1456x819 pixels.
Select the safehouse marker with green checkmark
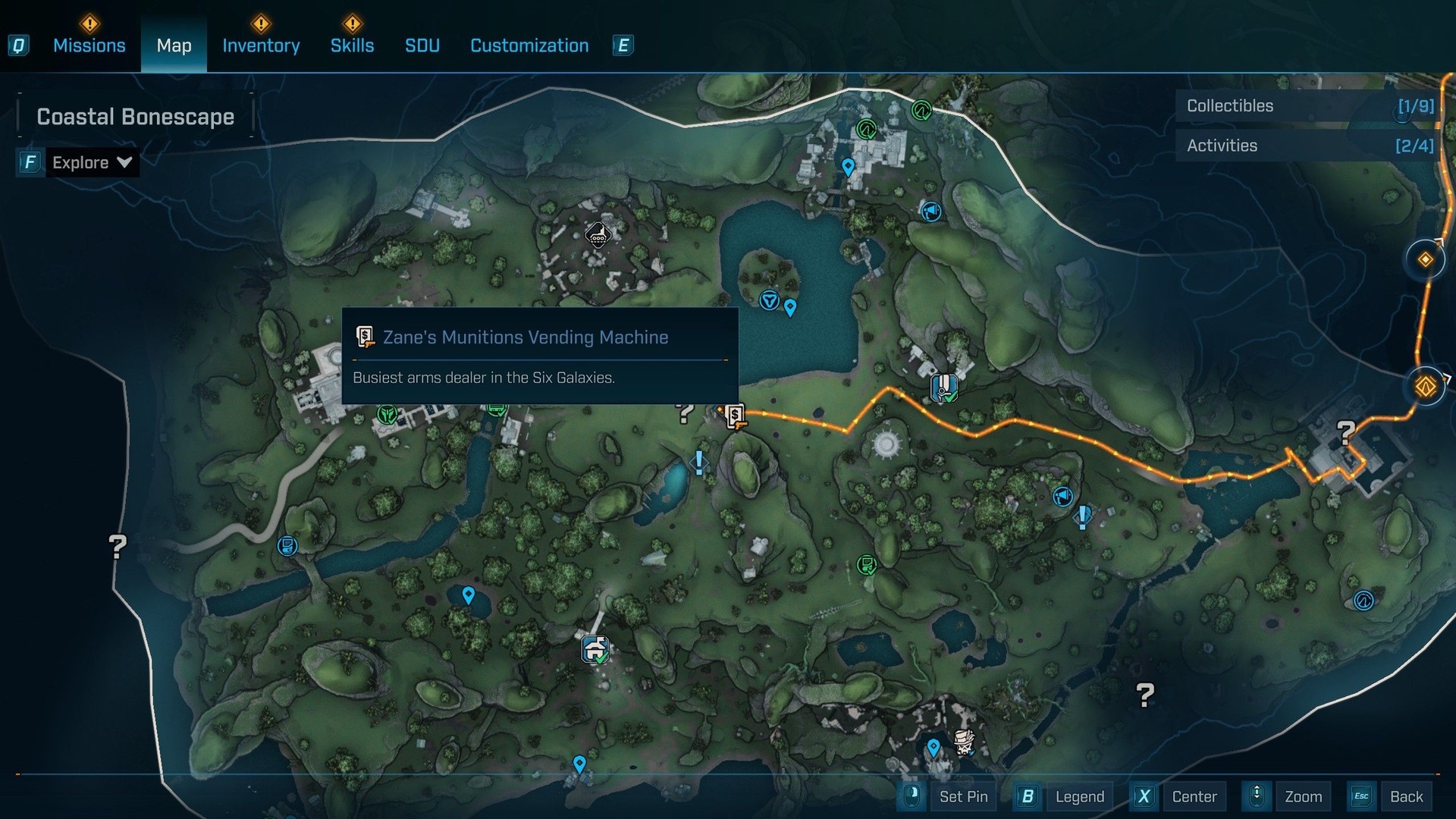coord(595,649)
